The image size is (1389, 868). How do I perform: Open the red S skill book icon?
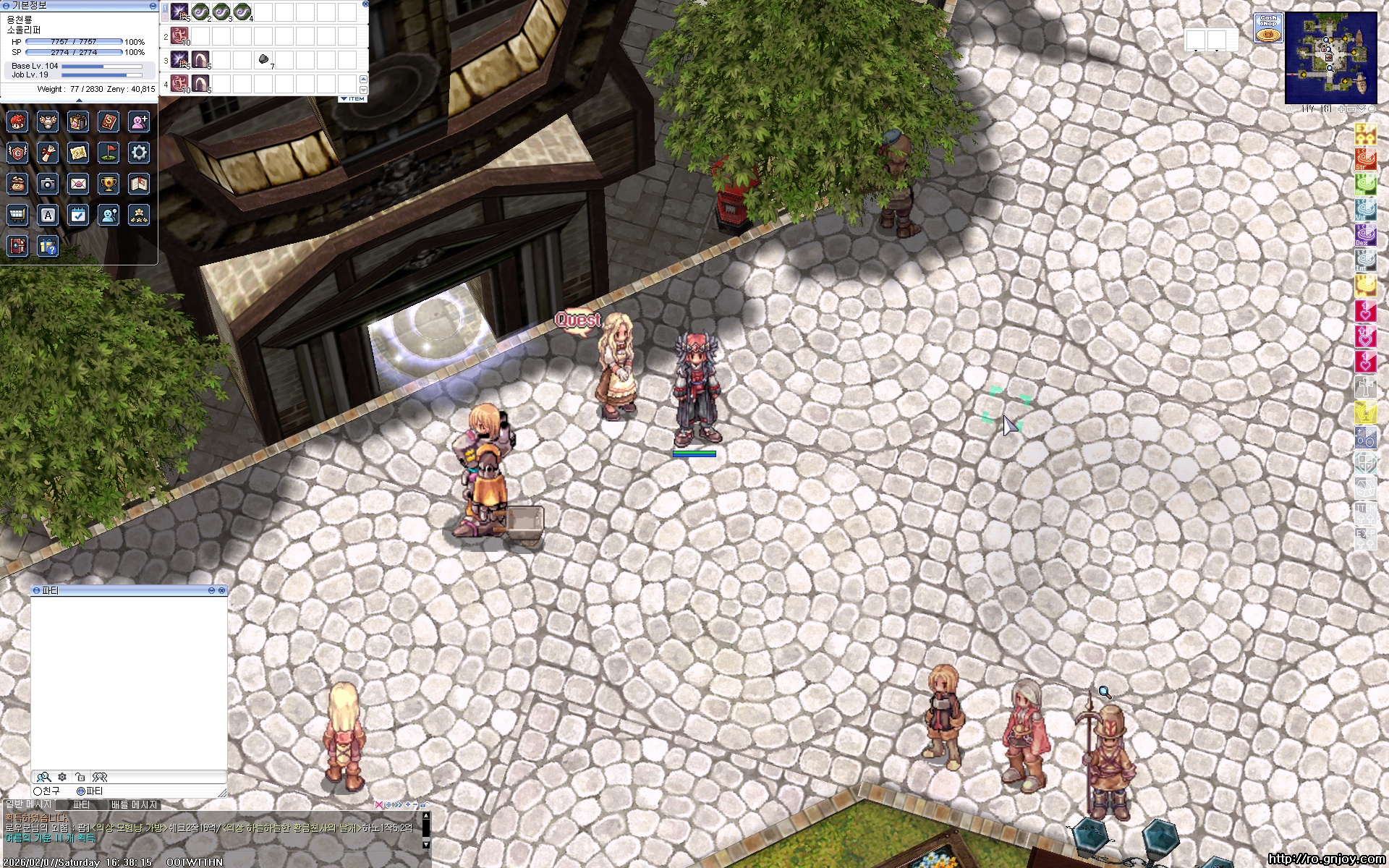109,122
